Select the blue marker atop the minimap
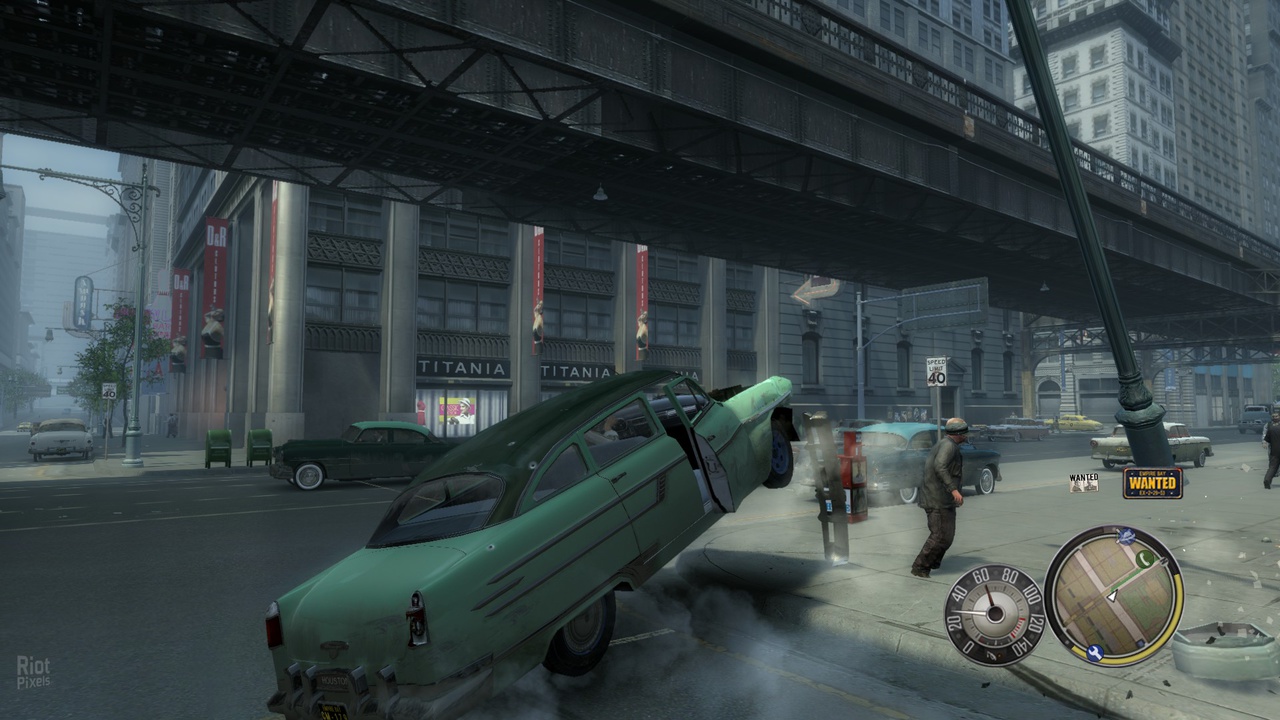 (x=1129, y=535)
